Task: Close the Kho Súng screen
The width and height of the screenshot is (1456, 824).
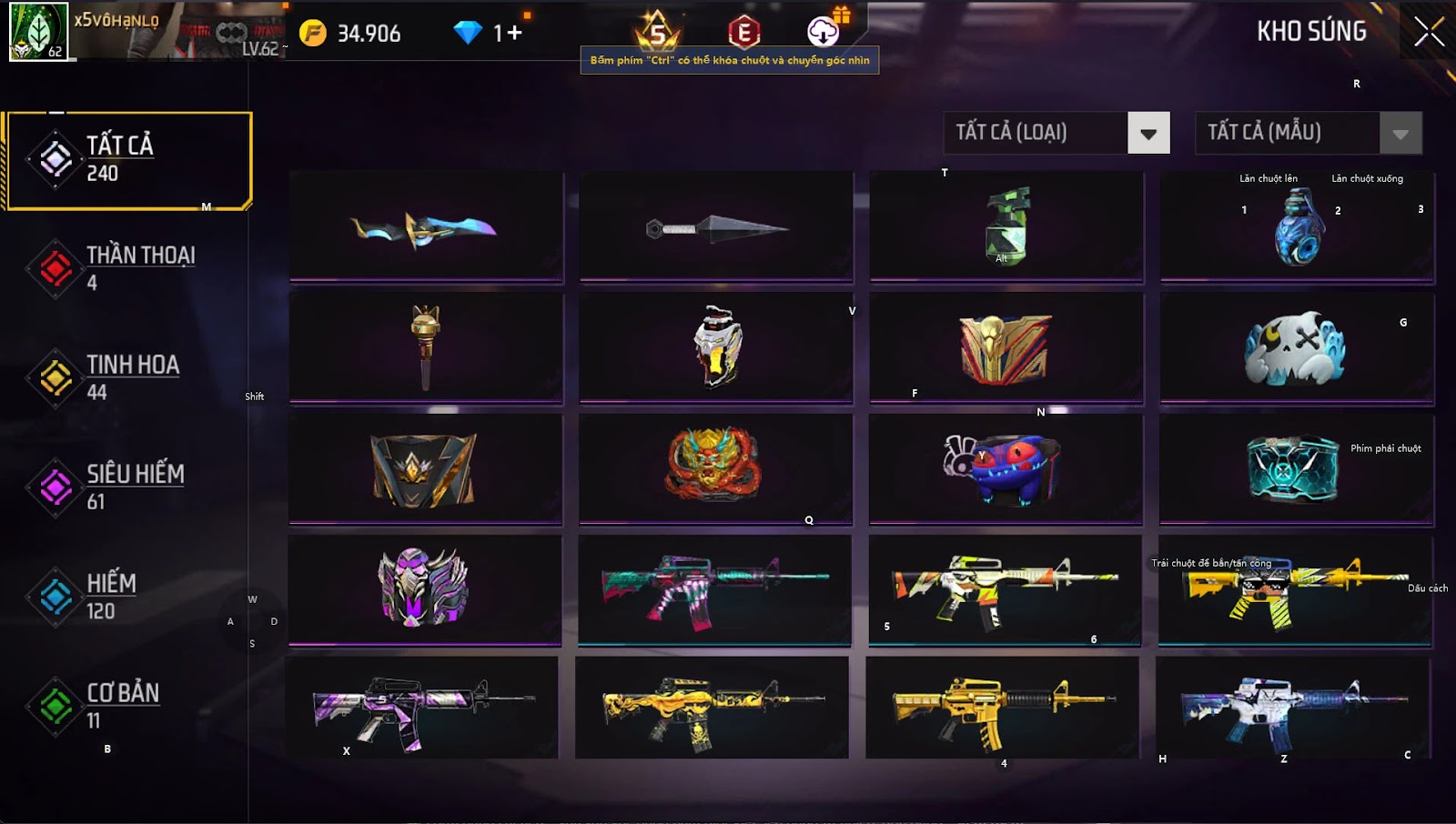Action: coord(1429,32)
